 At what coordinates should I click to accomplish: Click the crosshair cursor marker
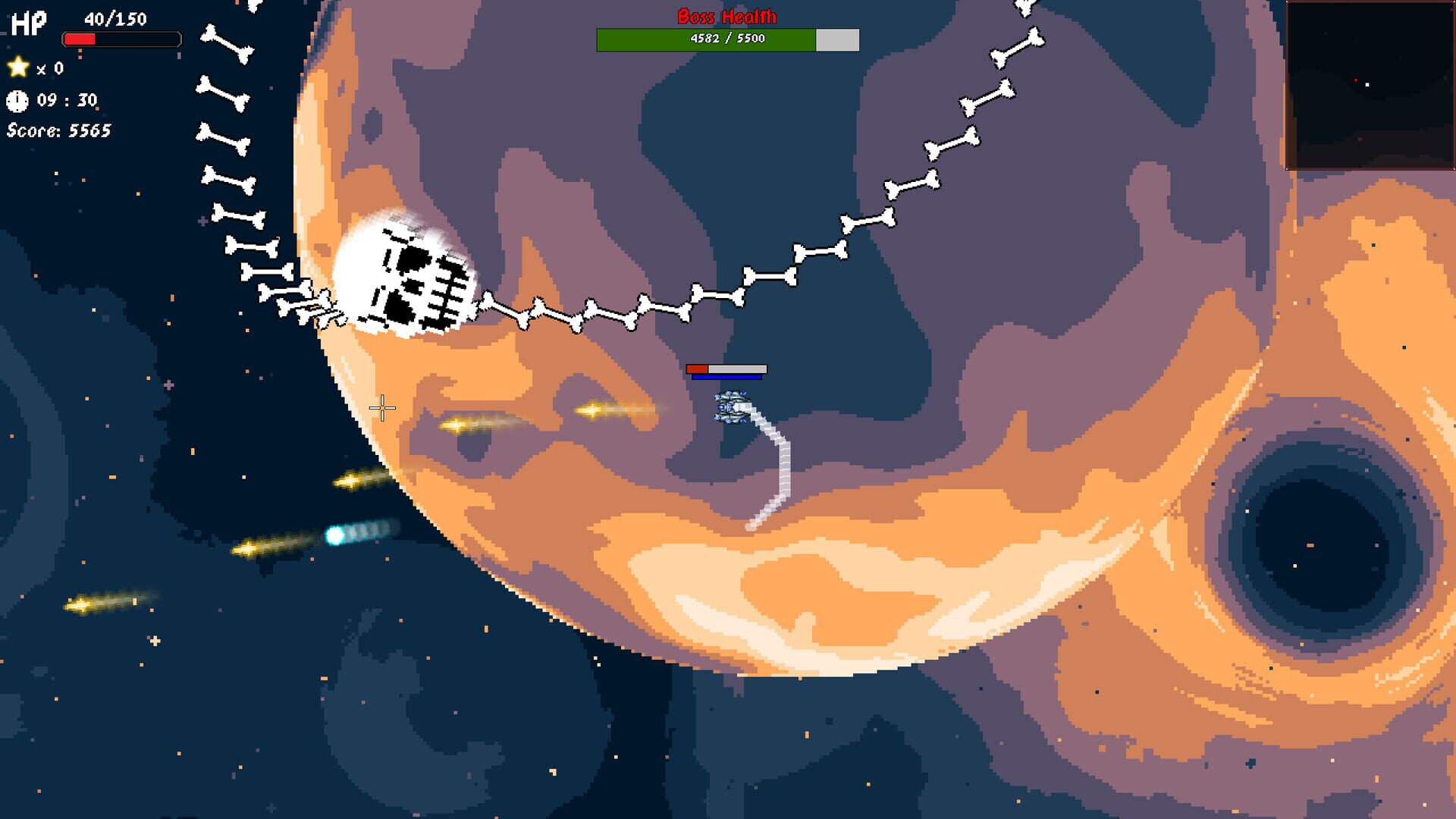(383, 408)
